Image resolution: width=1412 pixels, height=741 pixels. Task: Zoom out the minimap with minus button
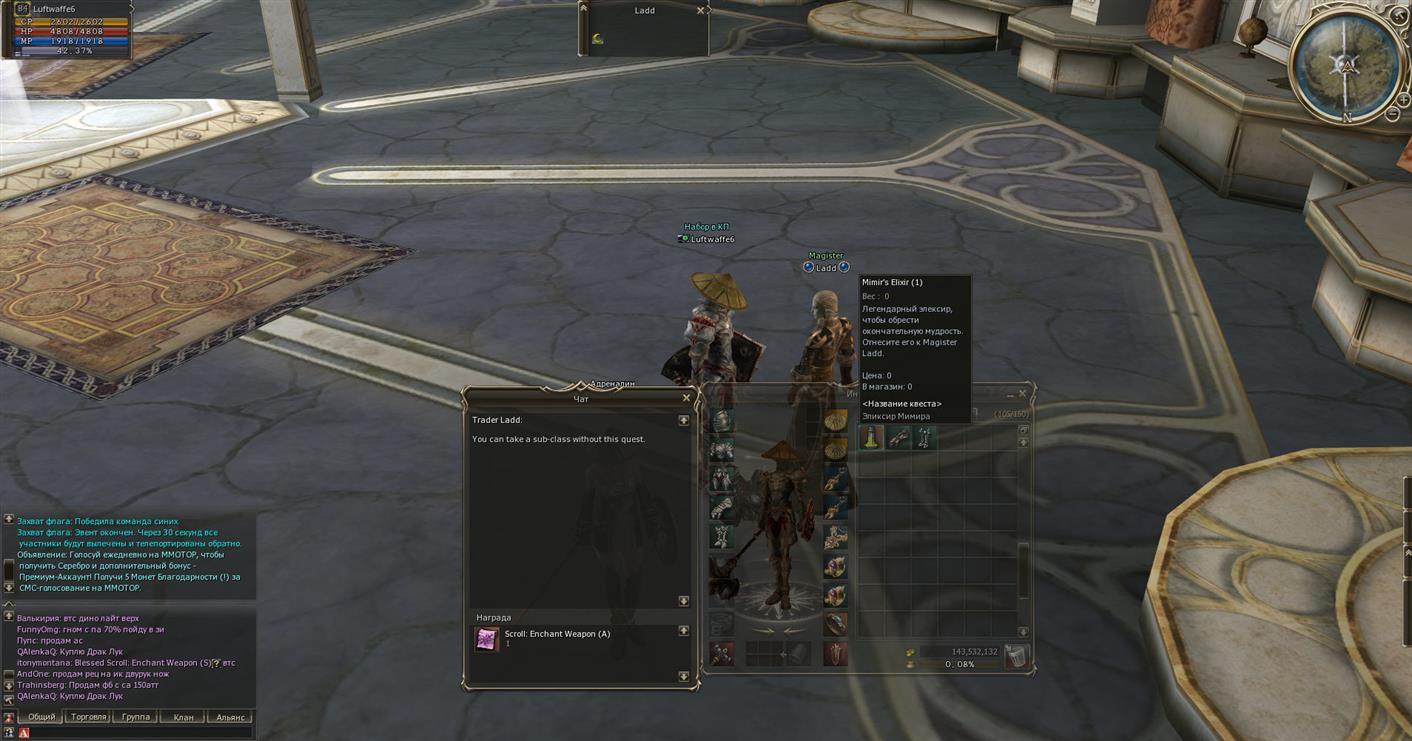click(1392, 115)
